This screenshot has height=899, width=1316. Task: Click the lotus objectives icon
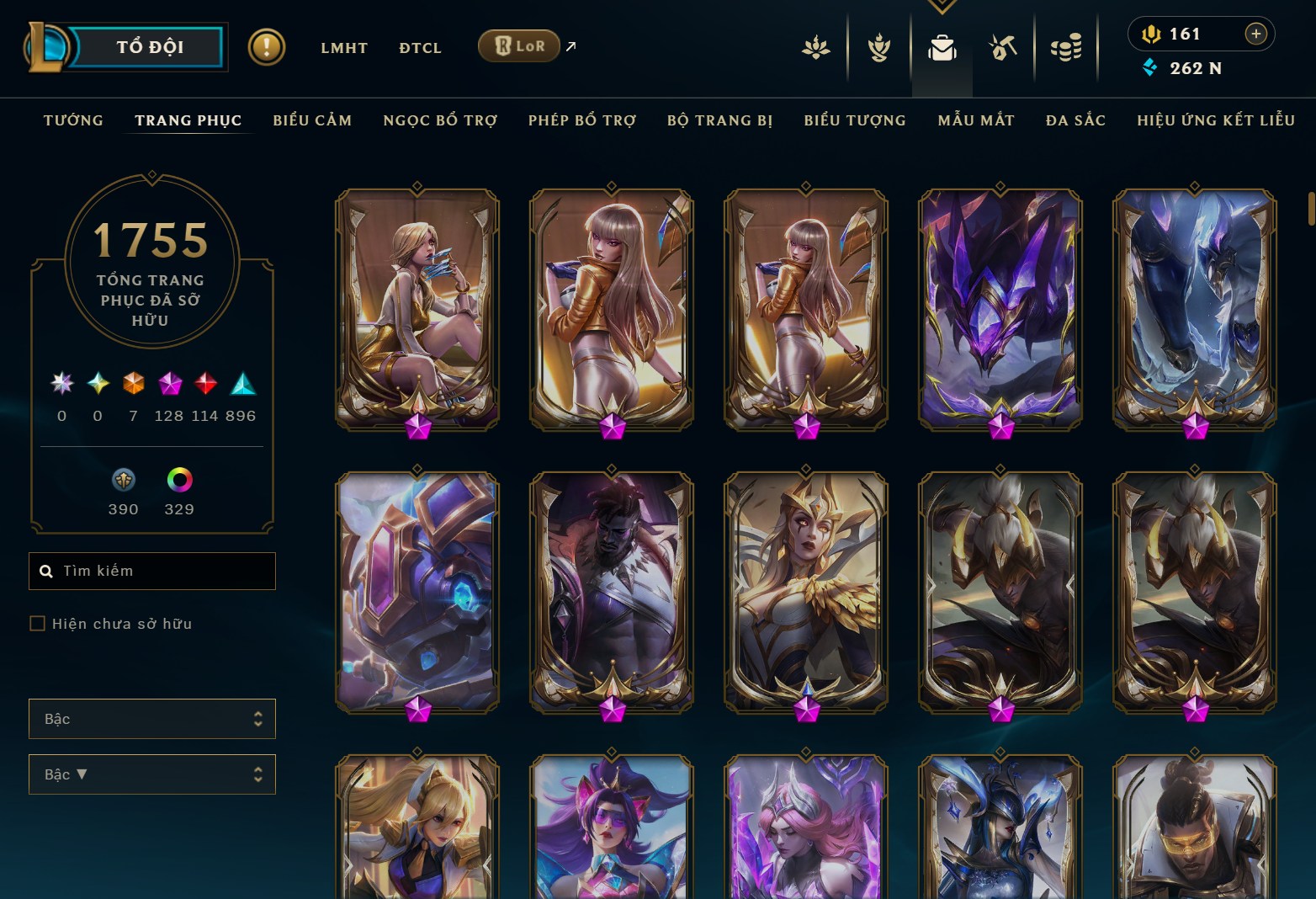click(x=815, y=48)
